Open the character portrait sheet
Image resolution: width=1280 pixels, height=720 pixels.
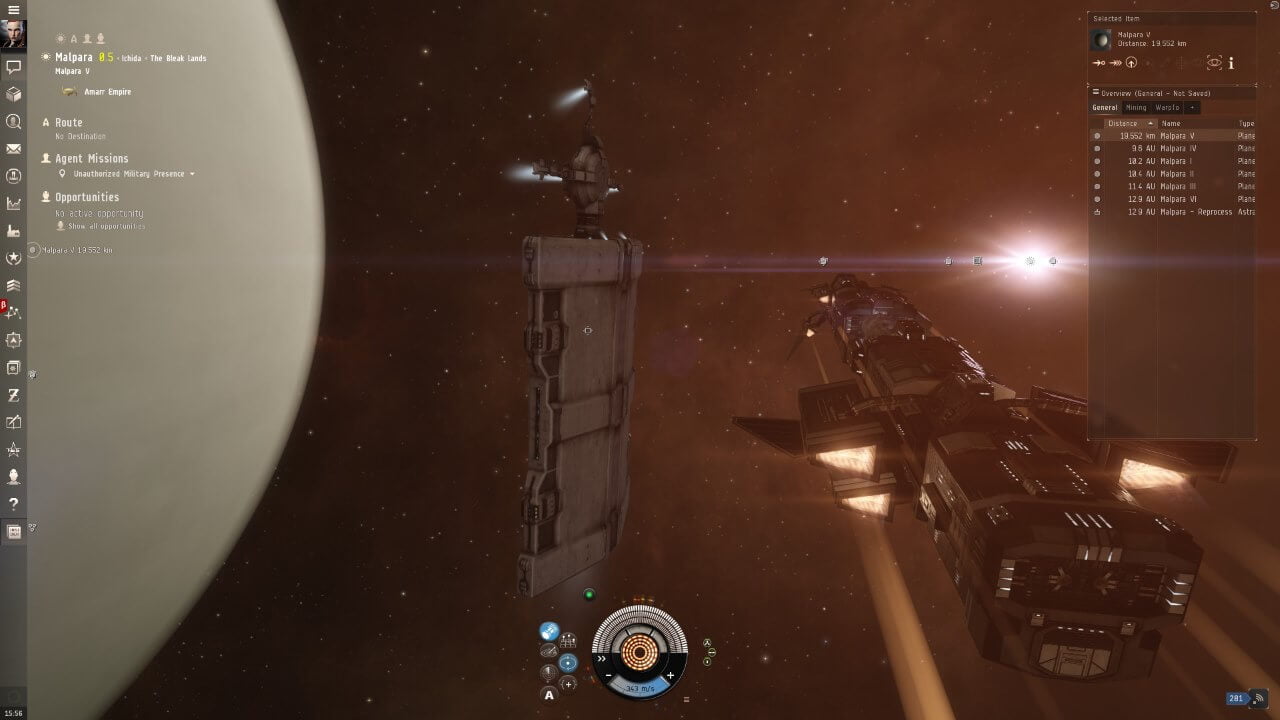(x=13, y=36)
